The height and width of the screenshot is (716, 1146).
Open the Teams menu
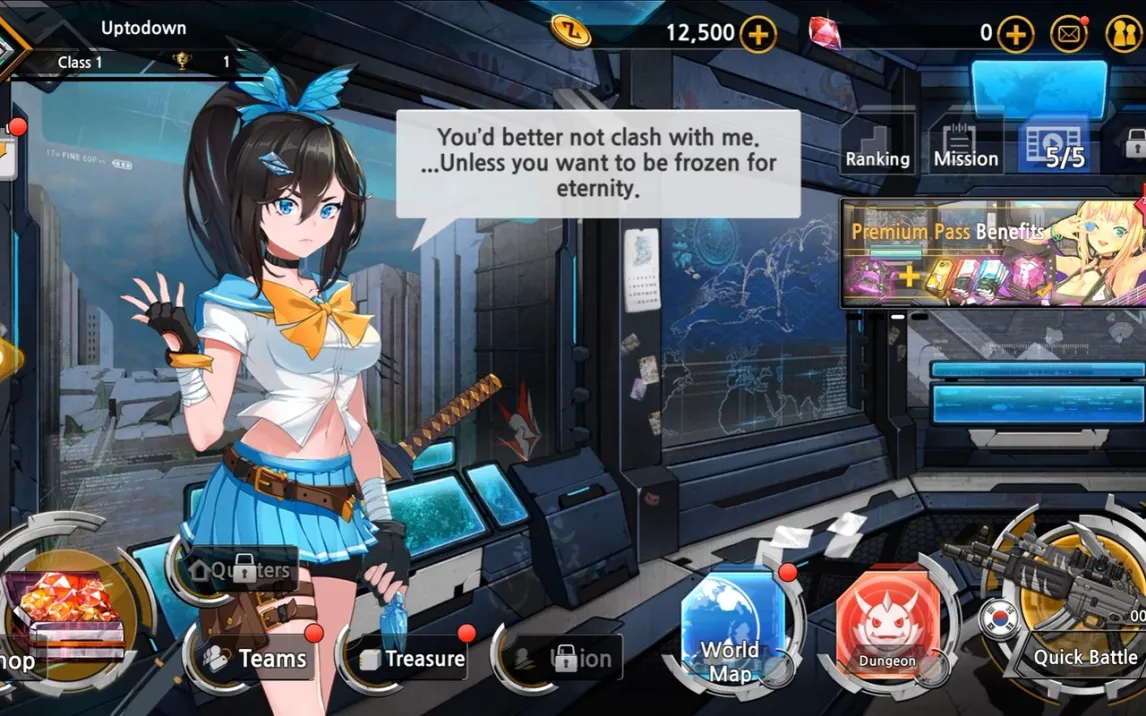coord(258,658)
